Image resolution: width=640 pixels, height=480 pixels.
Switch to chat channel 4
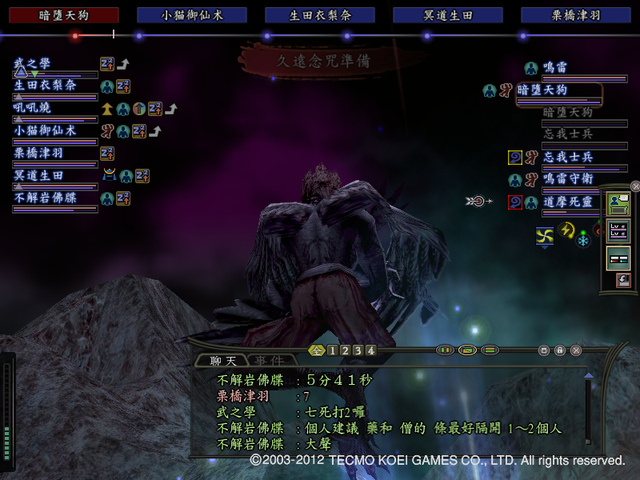(x=371, y=350)
